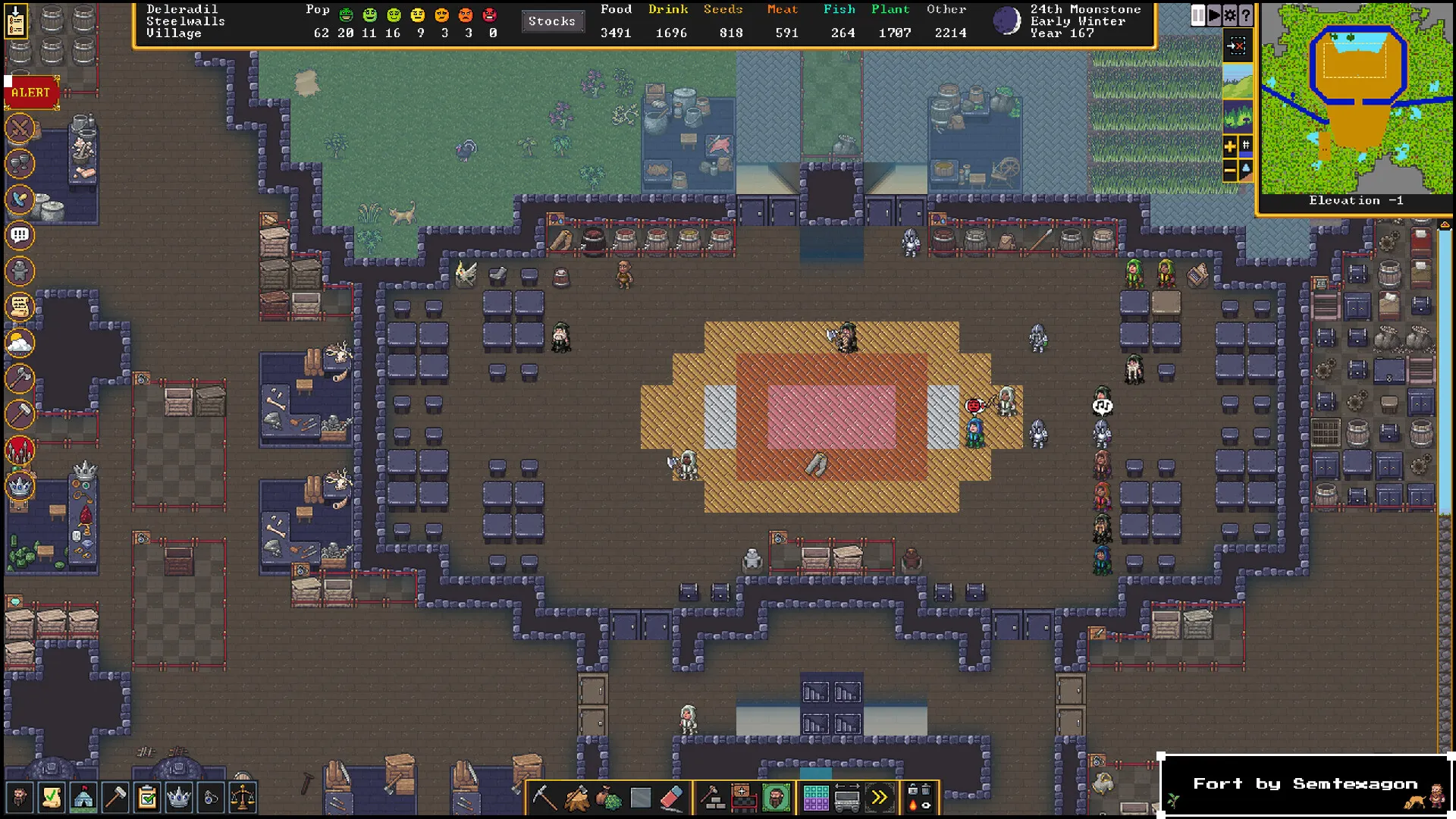Open the squads menu crossed-swords icon
Viewport: 1456px width, 819px height.
tap(20, 128)
